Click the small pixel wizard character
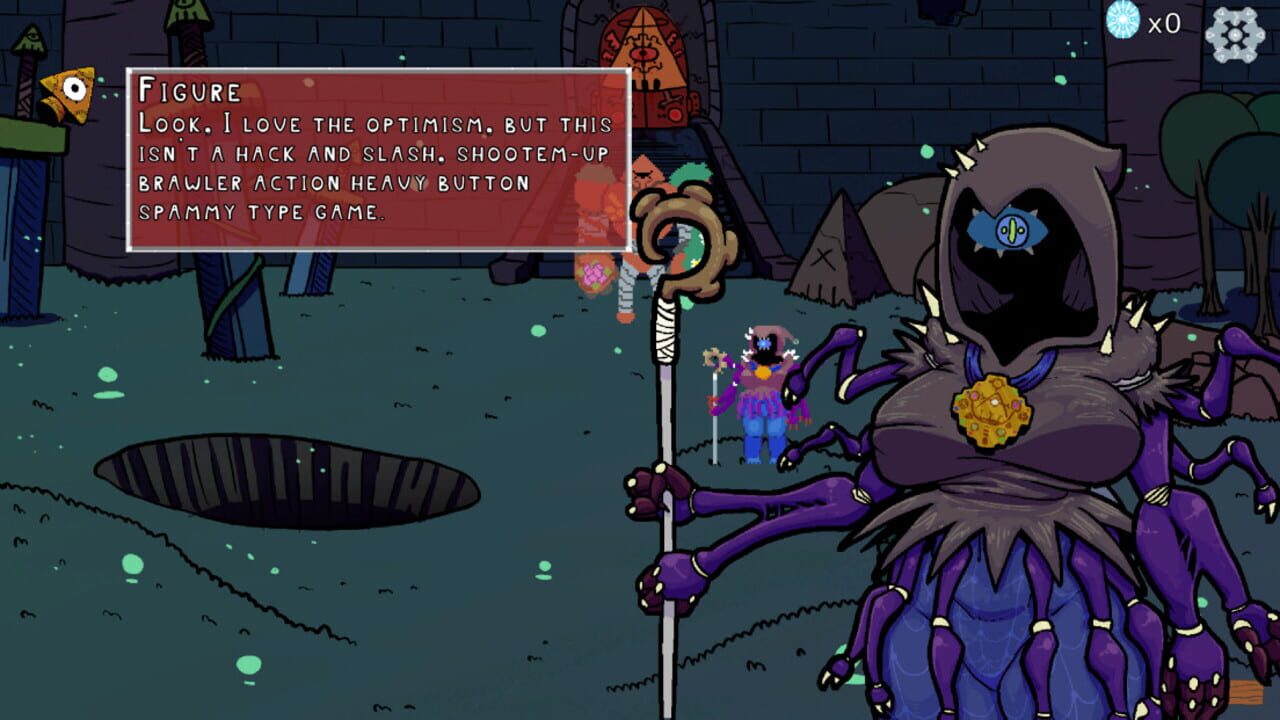 pos(762,390)
